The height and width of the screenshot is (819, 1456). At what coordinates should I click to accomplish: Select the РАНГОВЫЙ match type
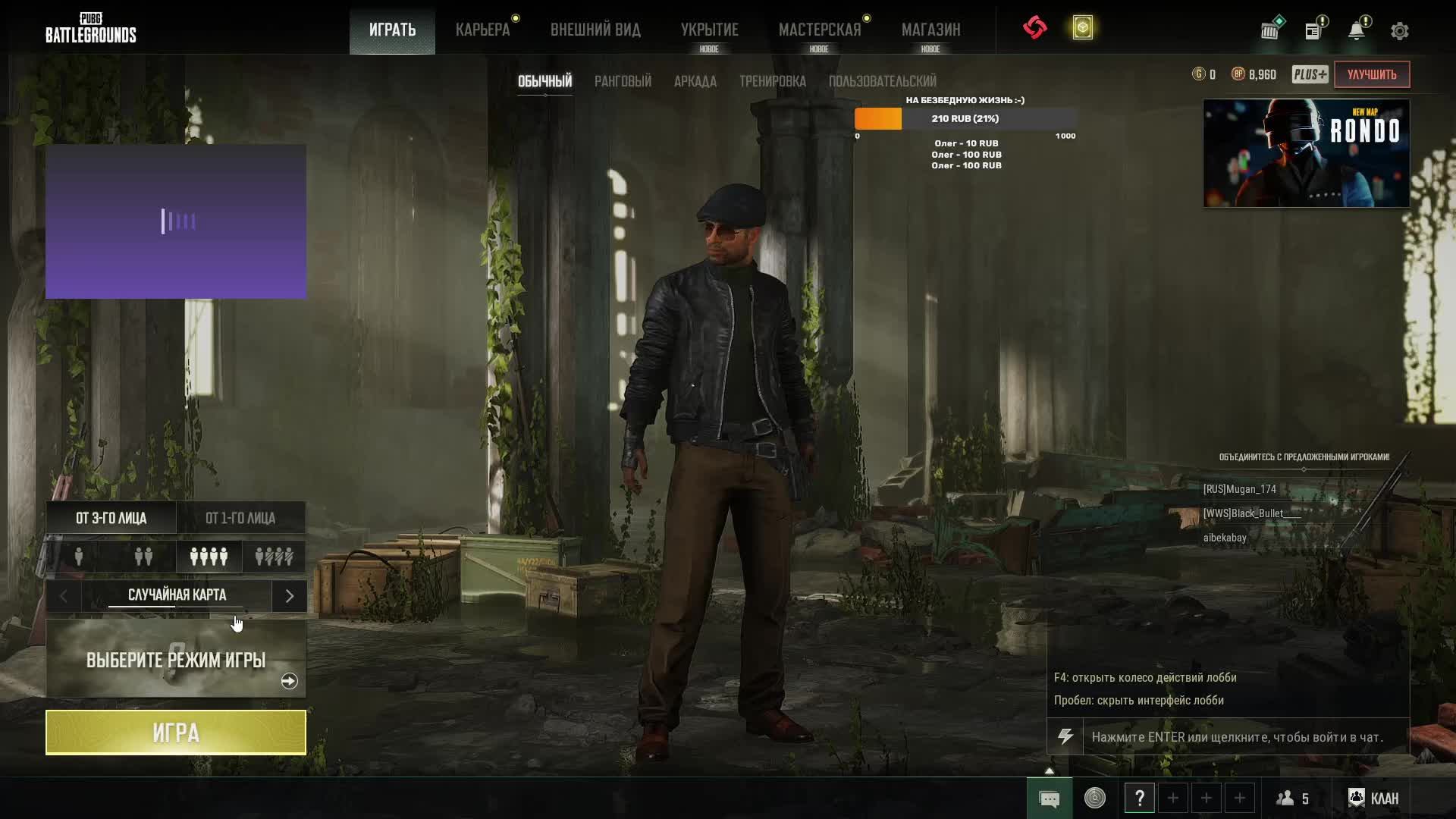coord(623,81)
